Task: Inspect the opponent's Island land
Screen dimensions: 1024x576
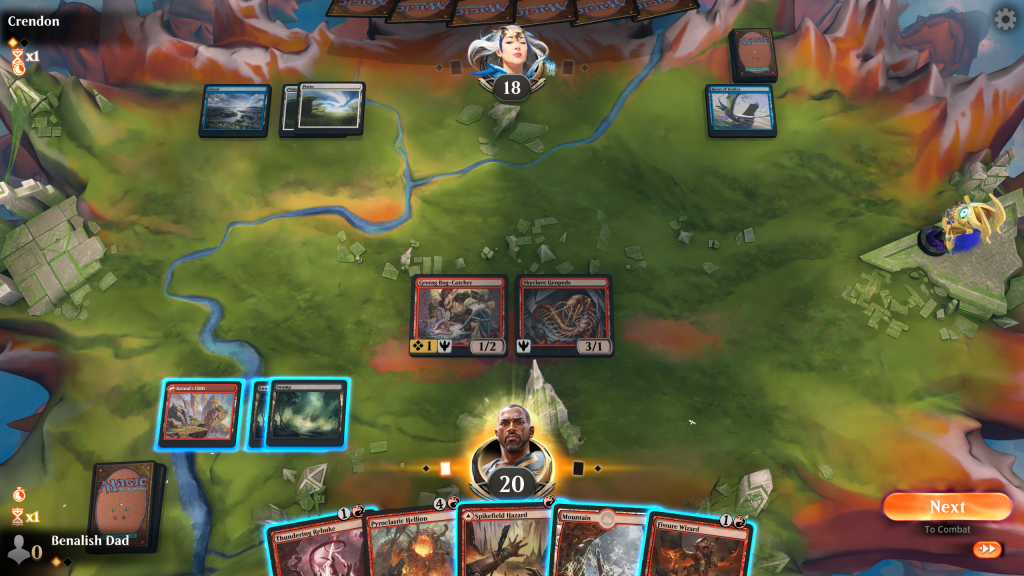Action: point(235,110)
